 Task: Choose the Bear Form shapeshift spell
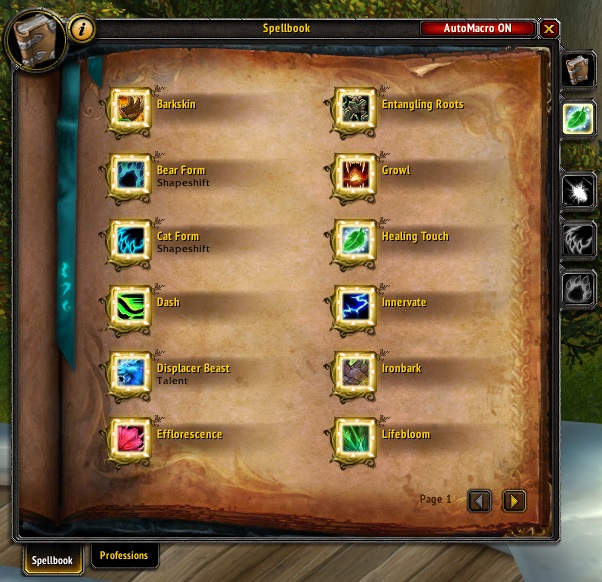(x=130, y=177)
